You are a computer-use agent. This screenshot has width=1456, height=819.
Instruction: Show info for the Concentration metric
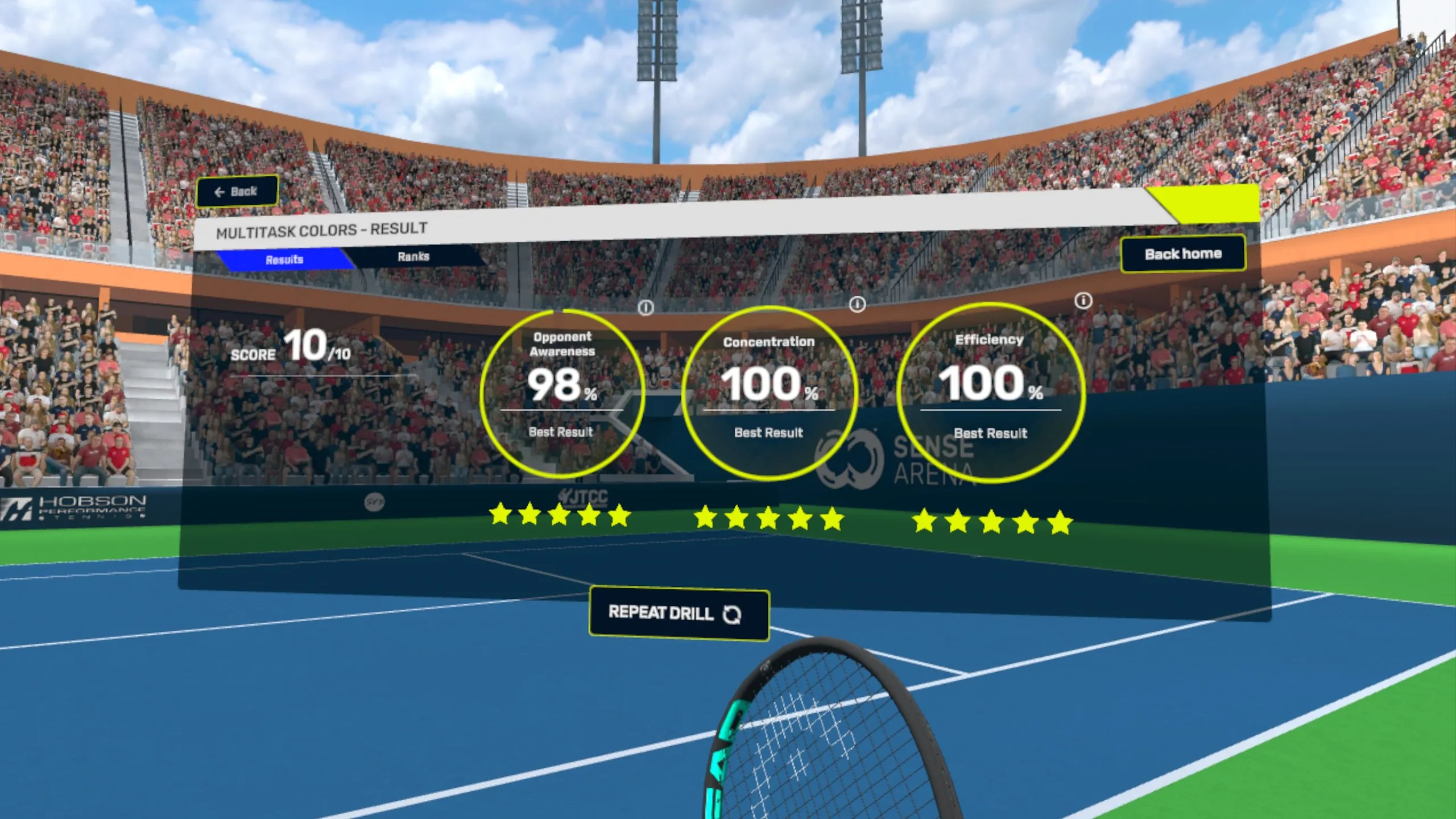click(857, 304)
